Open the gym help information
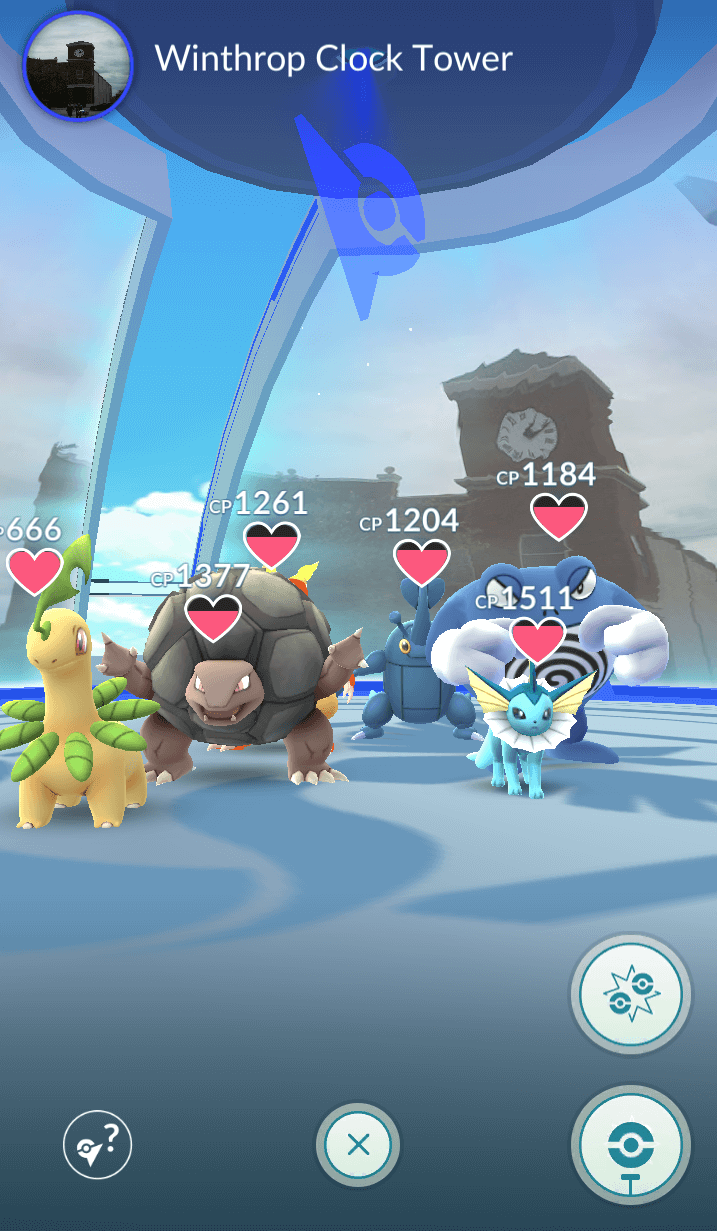 click(98, 1145)
